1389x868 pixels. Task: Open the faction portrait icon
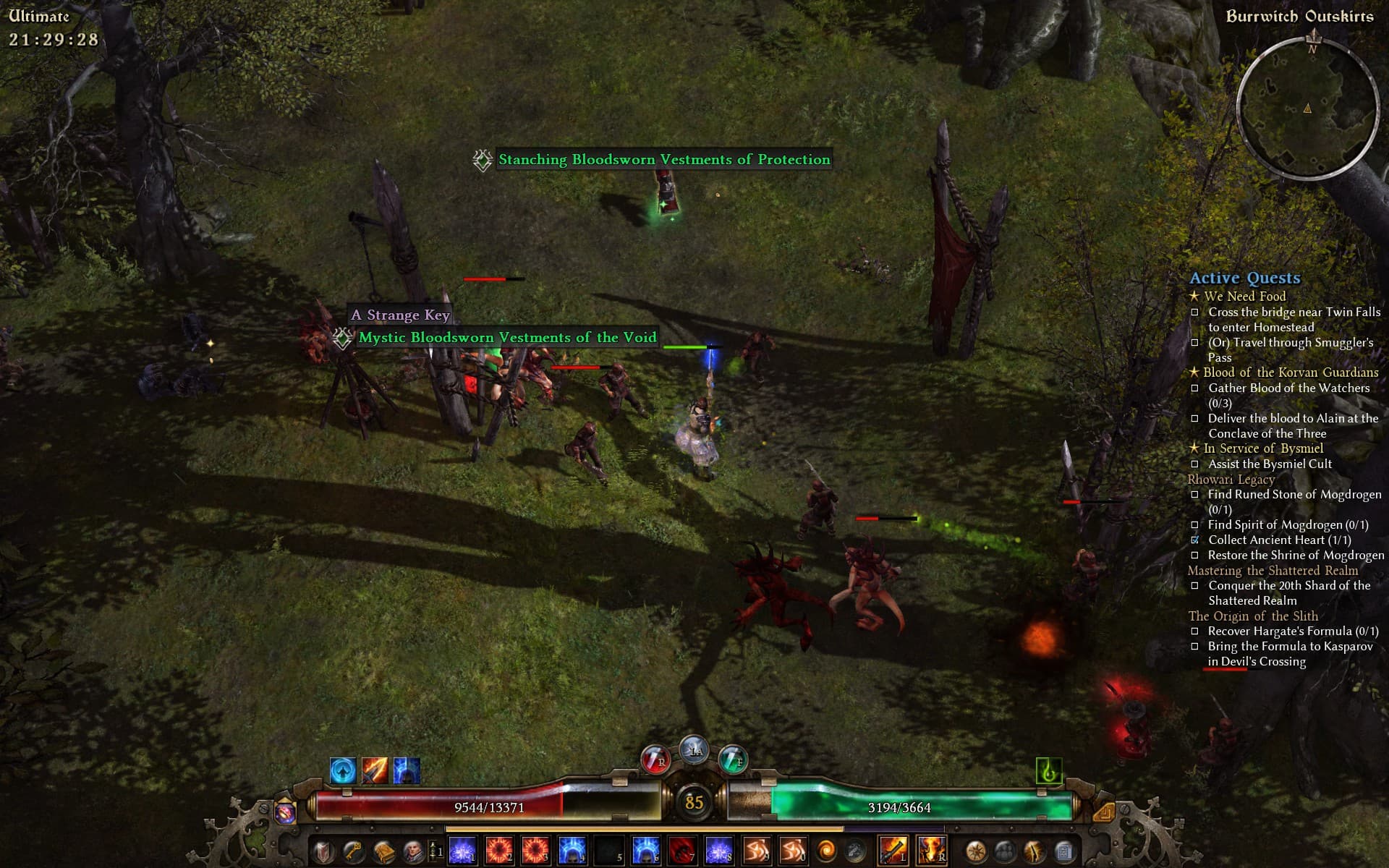tap(412, 851)
